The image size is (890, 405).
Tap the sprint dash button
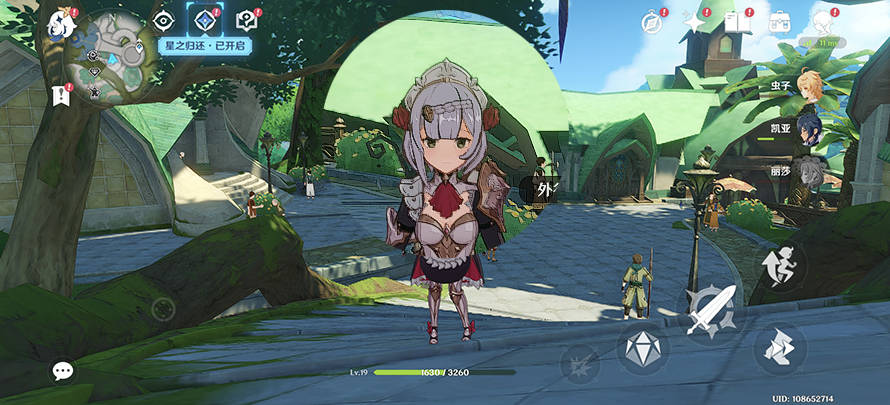click(780, 264)
